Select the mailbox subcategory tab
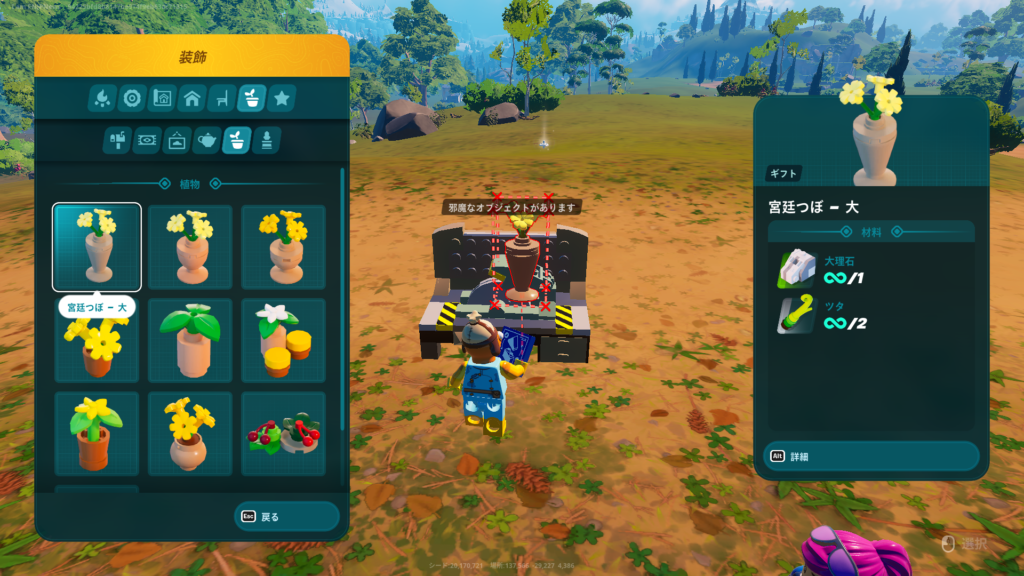The width and height of the screenshot is (1024, 576). [116, 140]
